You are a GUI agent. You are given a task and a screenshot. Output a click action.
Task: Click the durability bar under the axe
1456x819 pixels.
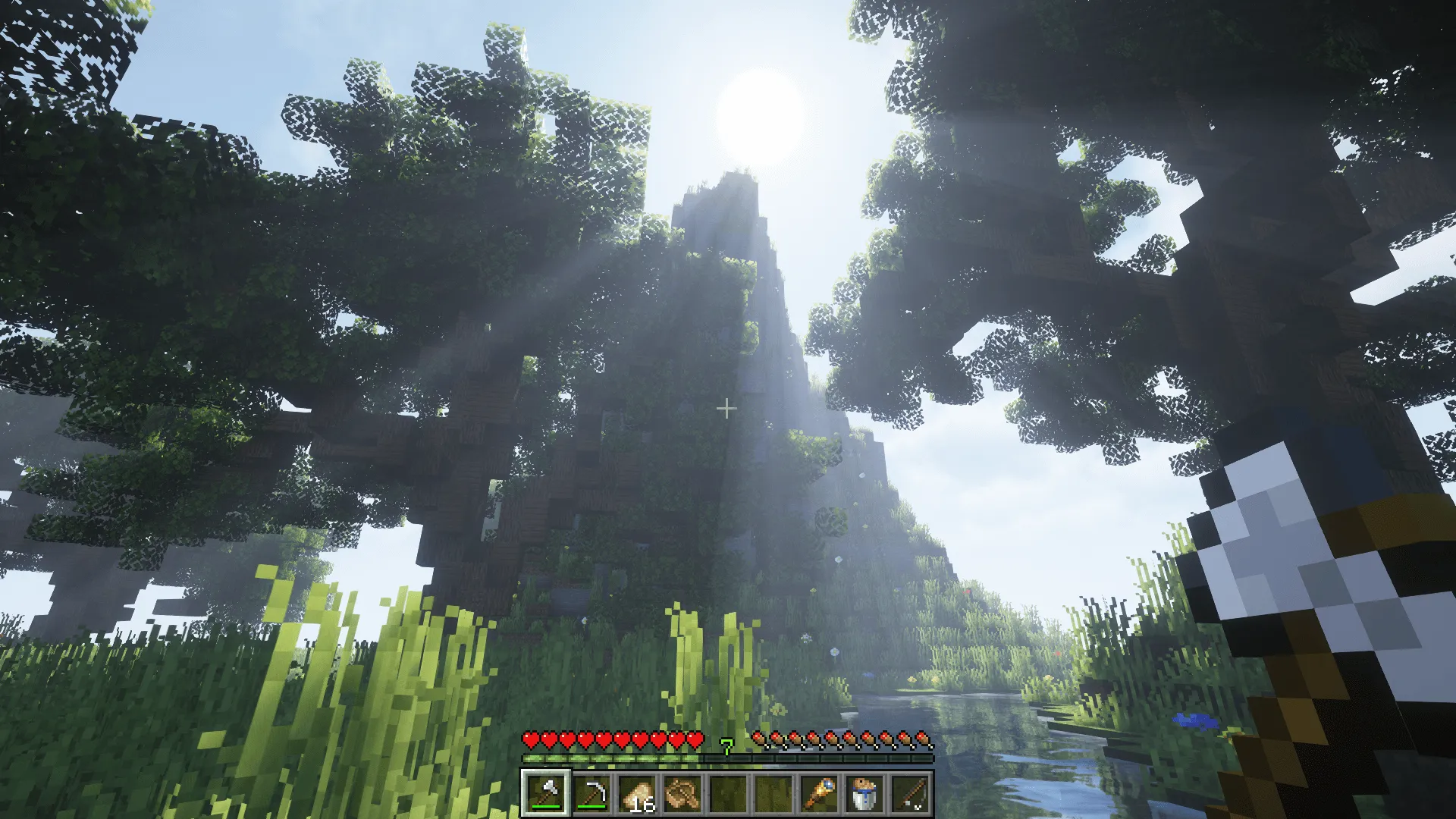(x=544, y=806)
